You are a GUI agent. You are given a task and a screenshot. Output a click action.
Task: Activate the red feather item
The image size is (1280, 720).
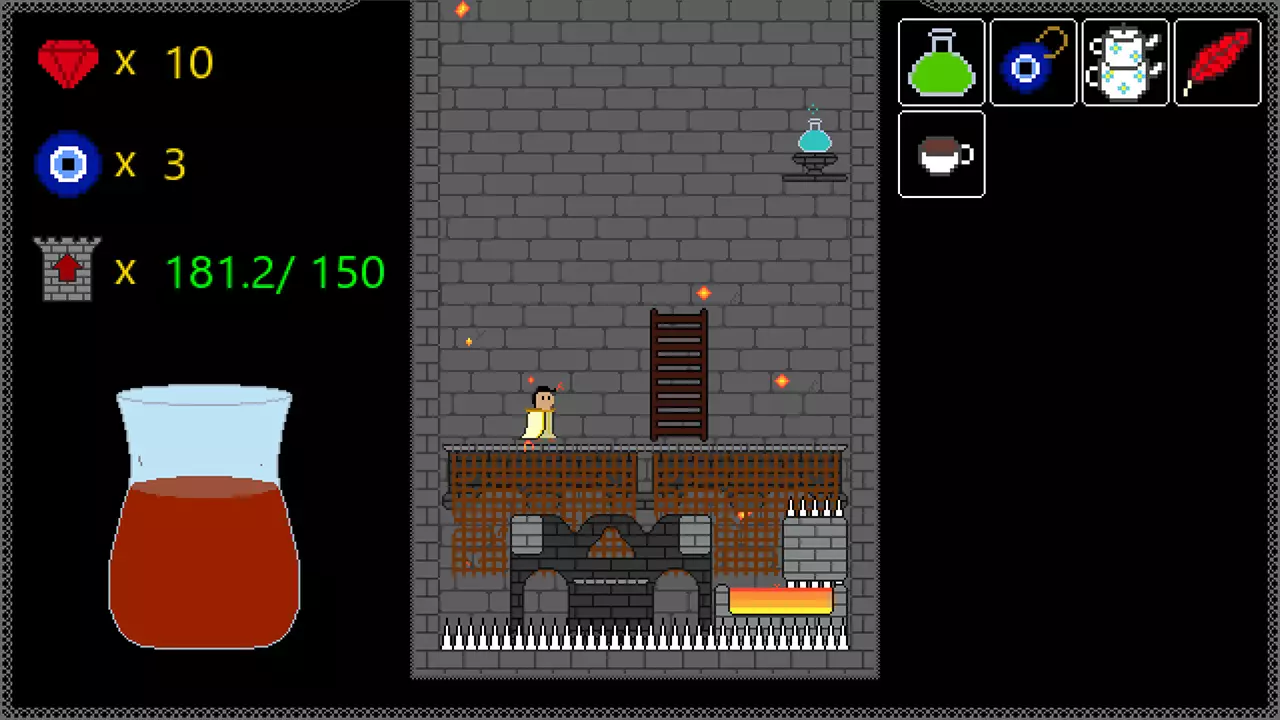(1217, 62)
